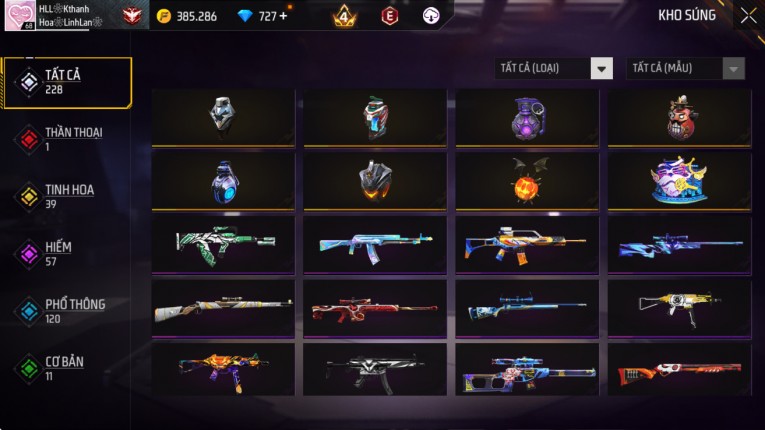Pick the red sniper rifle skin
The height and width of the screenshot is (430, 765).
375,308
